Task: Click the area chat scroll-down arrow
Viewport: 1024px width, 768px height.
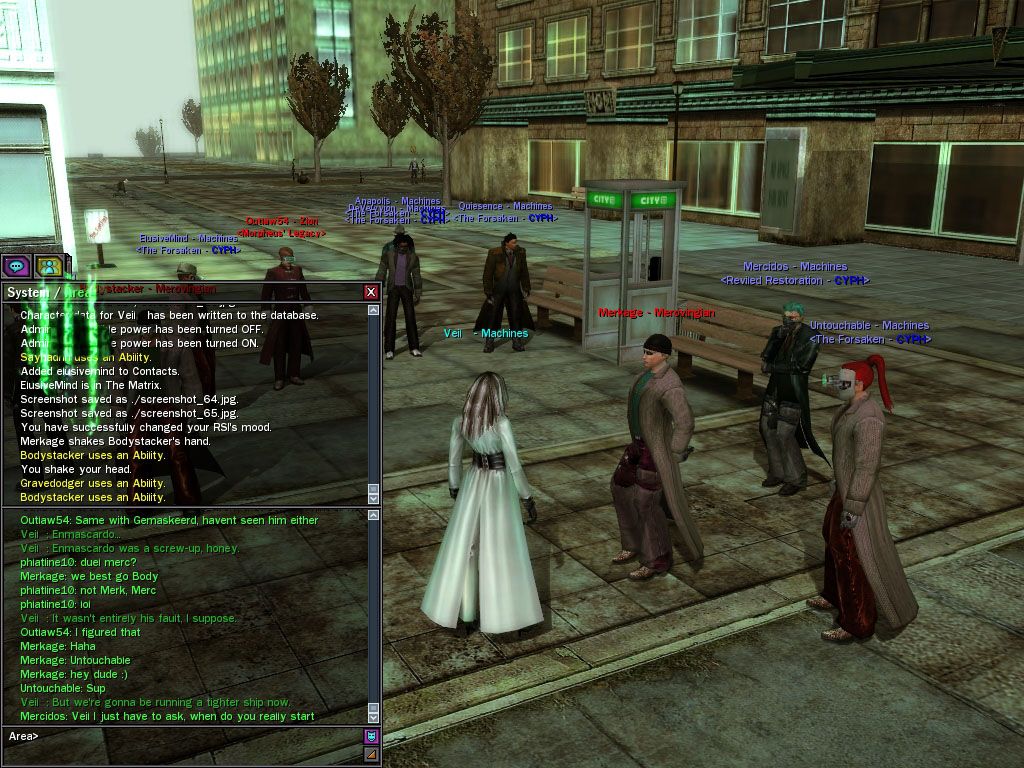Action: pyautogui.click(x=373, y=715)
